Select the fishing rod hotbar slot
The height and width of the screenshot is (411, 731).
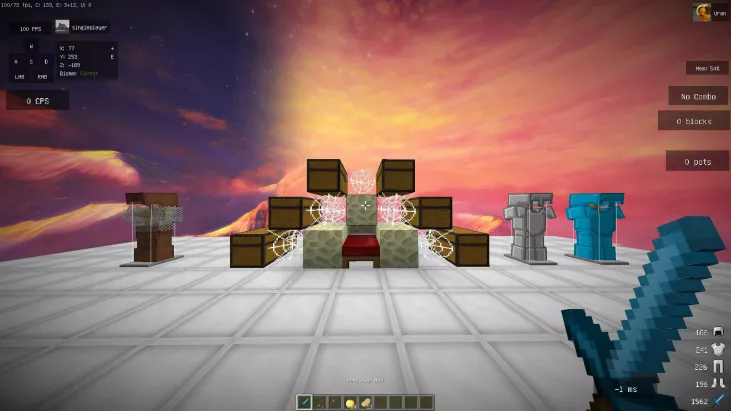pos(321,401)
